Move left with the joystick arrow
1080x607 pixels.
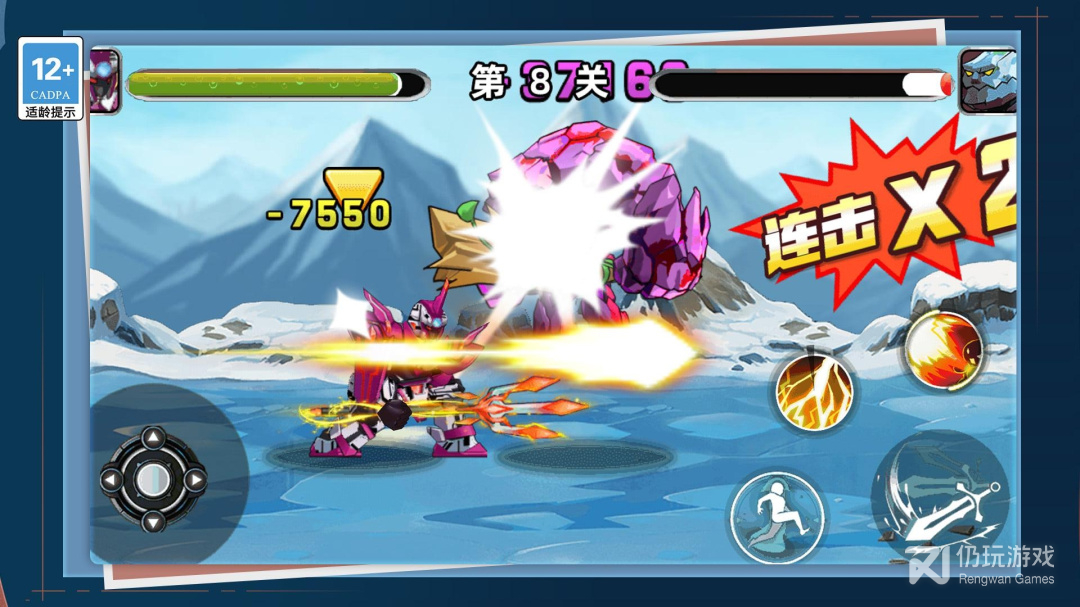[x=112, y=480]
